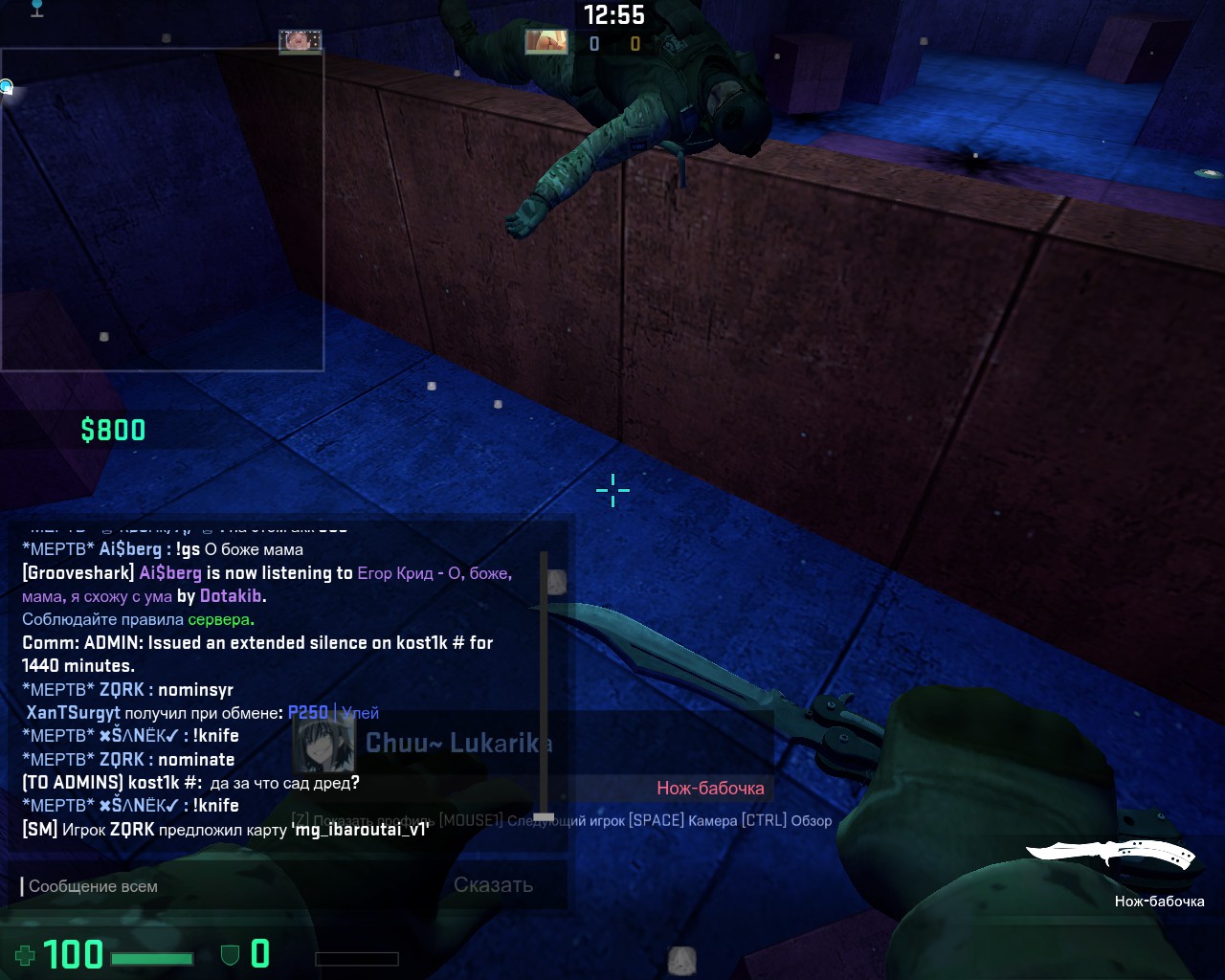This screenshot has height=980, width=1225.
Task: Click the chat history scrollbar handle
Action: (x=544, y=816)
